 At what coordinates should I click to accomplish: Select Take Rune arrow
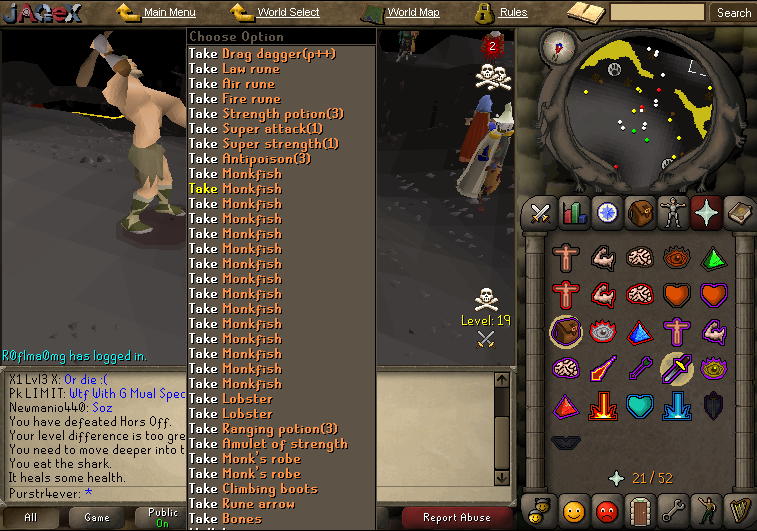[242, 504]
